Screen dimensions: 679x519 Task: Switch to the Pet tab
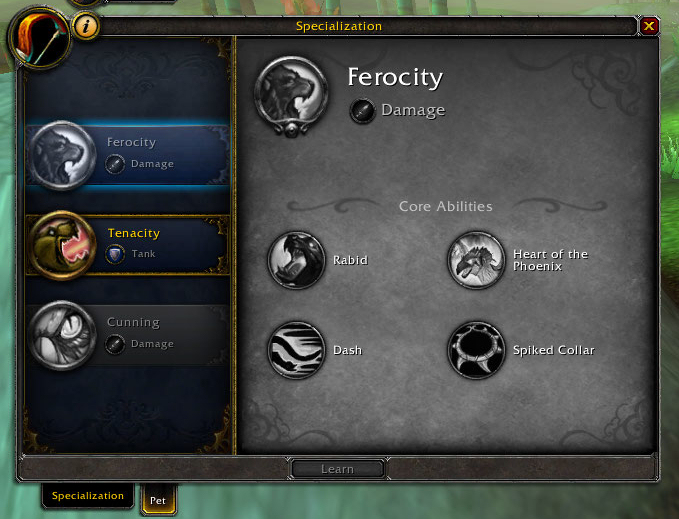[x=158, y=498]
